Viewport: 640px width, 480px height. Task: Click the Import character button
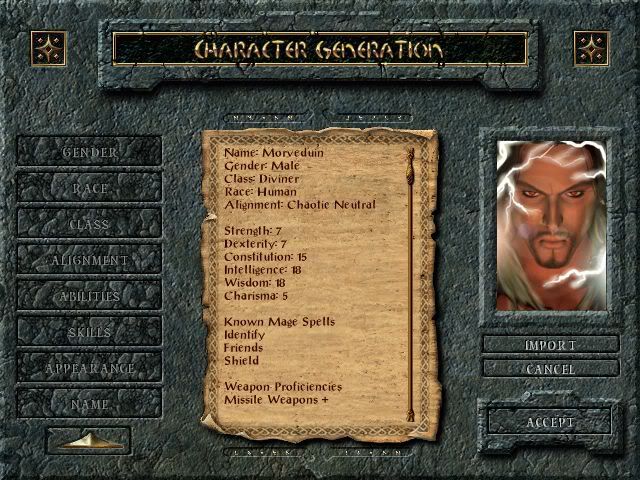pyautogui.click(x=550, y=345)
